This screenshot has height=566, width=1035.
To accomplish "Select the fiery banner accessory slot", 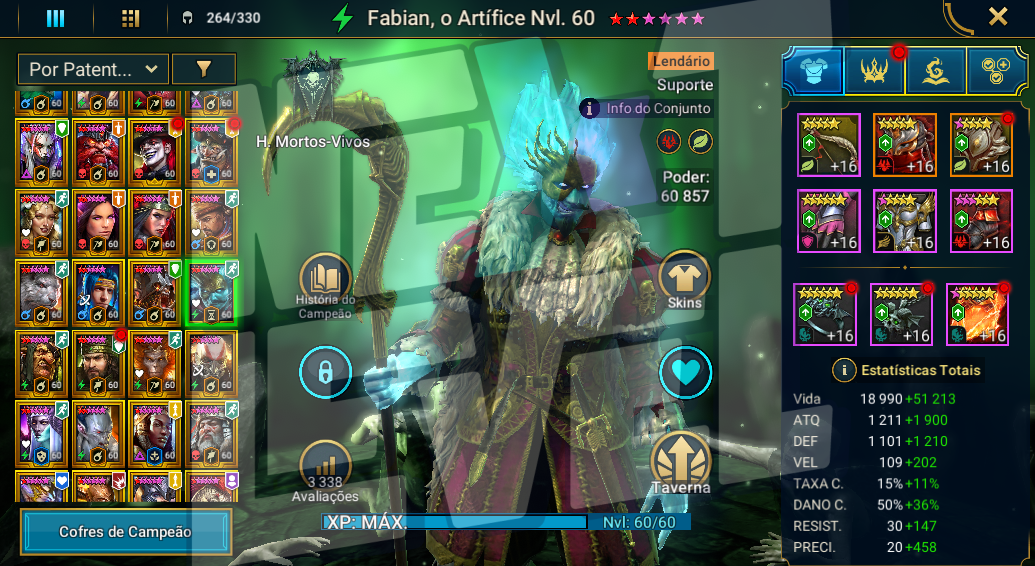I will [x=977, y=315].
